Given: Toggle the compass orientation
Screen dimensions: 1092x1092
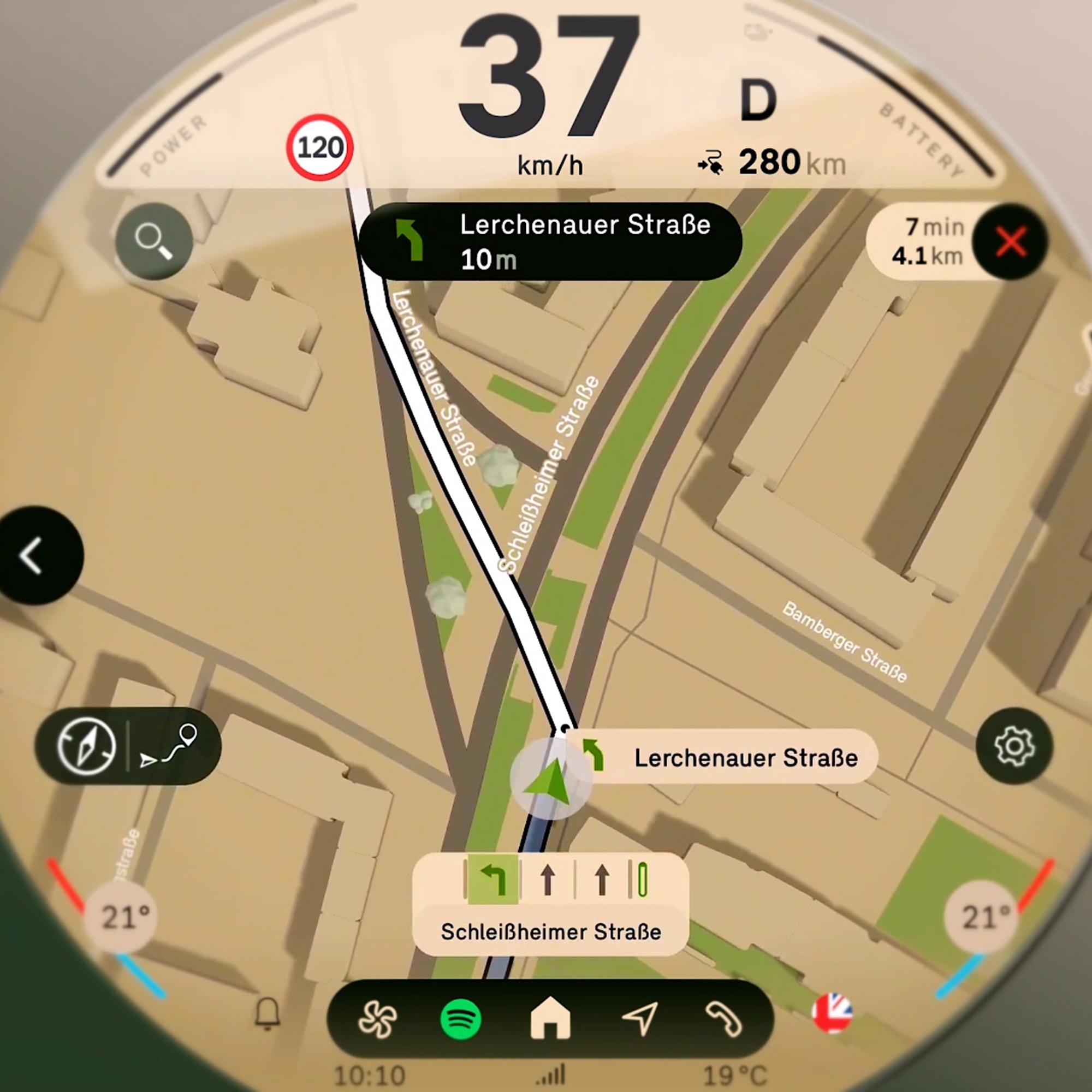Looking at the screenshot, I should tap(86, 746).
